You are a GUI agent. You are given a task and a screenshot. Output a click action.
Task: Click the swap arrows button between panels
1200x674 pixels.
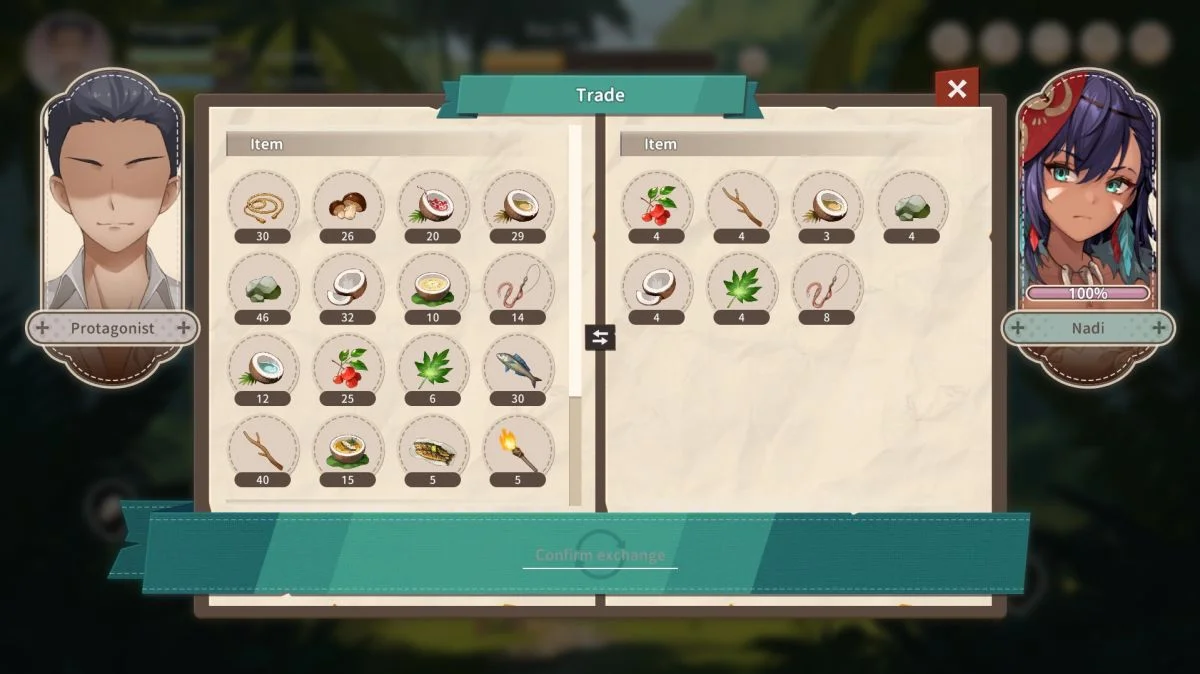pyautogui.click(x=600, y=337)
